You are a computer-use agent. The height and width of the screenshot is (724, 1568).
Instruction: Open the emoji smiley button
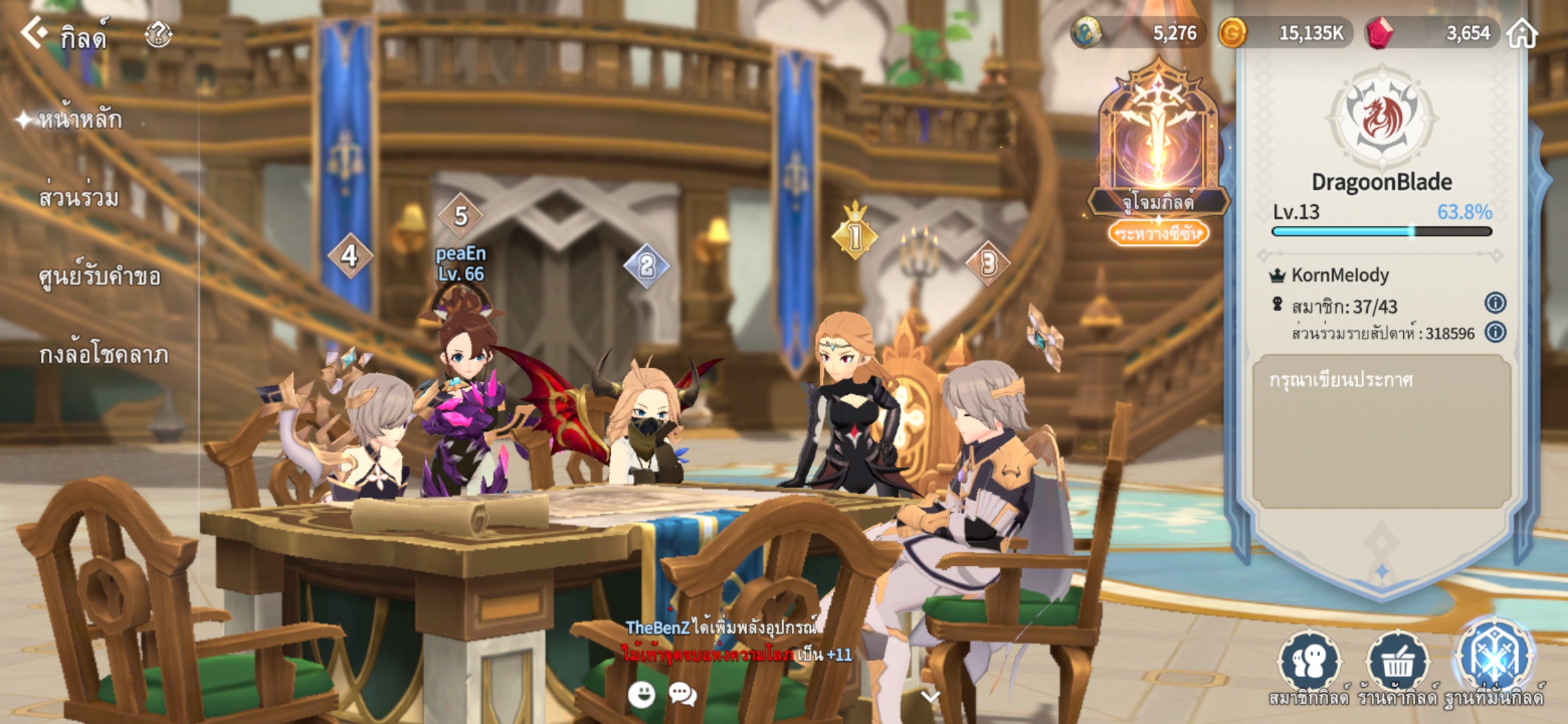coord(641,695)
